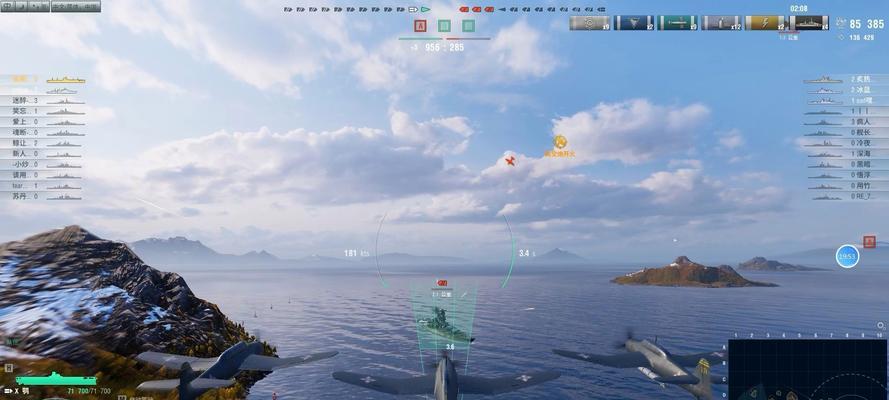Image resolution: width=889 pixels, height=400 pixels.
Task: Click the minimap panel
Action: [x=807, y=369]
